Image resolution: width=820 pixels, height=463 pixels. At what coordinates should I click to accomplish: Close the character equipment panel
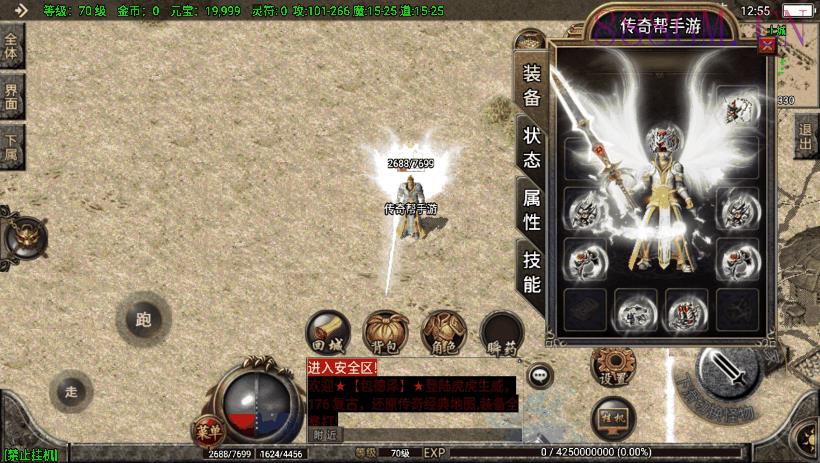click(767, 44)
